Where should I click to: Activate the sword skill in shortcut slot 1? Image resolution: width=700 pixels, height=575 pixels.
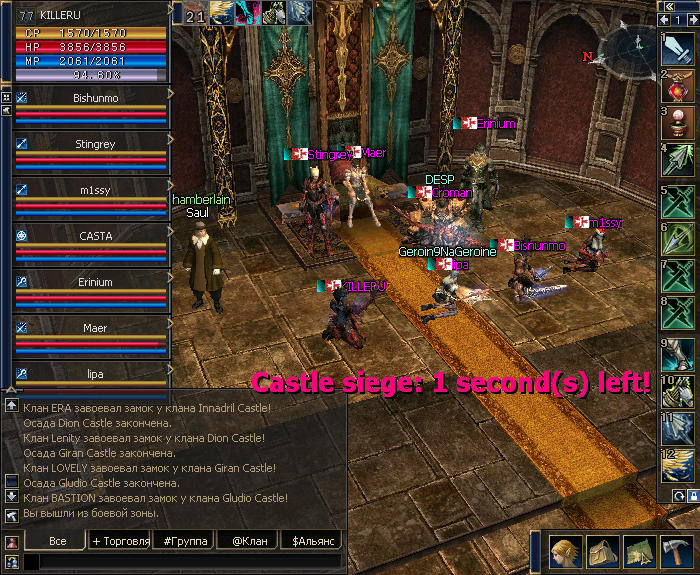click(676, 50)
